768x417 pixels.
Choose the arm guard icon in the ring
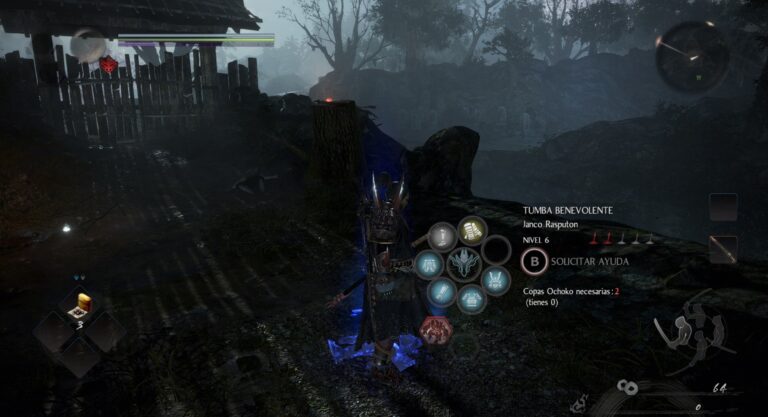442,292
